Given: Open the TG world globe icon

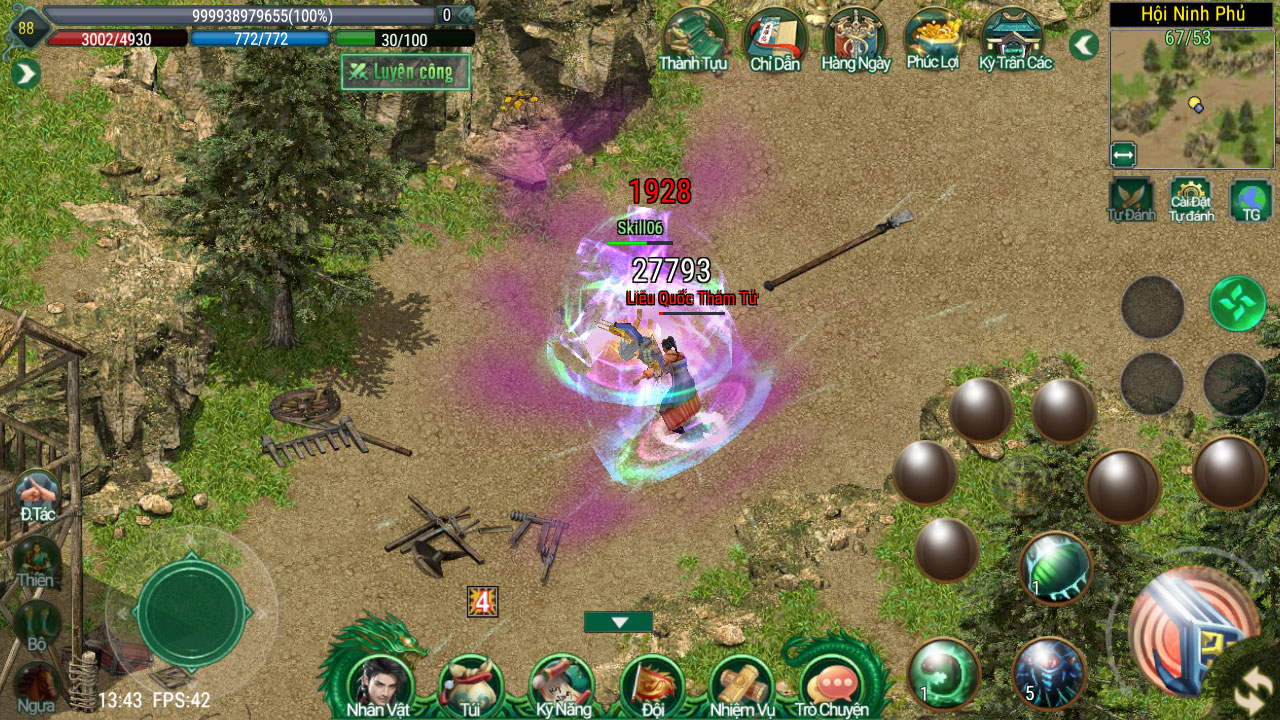Looking at the screenshot, I should [x=1251, y=199].
